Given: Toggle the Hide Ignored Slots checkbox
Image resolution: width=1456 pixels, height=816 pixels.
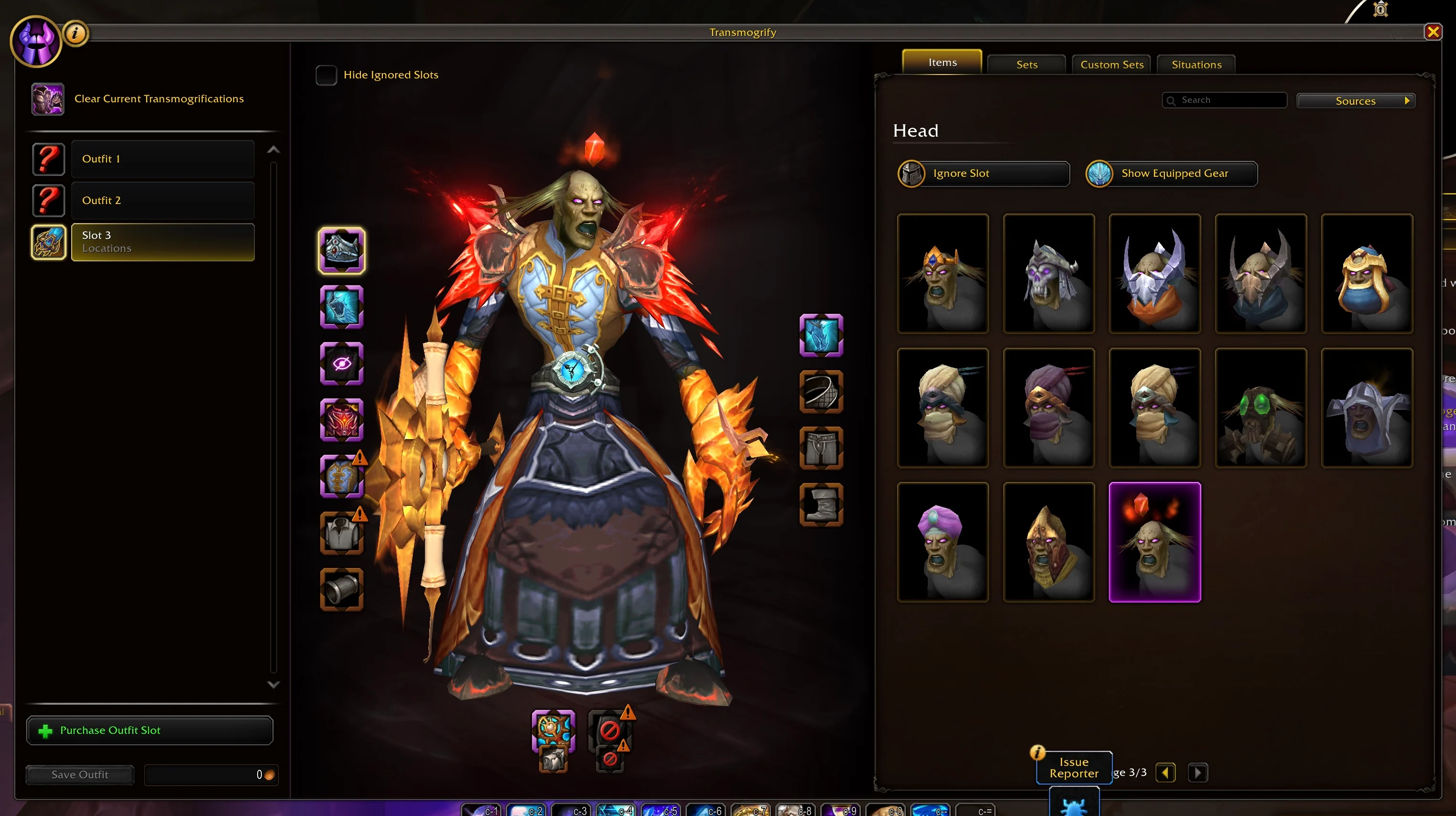Looking at the screenshot, I should 326,75.
